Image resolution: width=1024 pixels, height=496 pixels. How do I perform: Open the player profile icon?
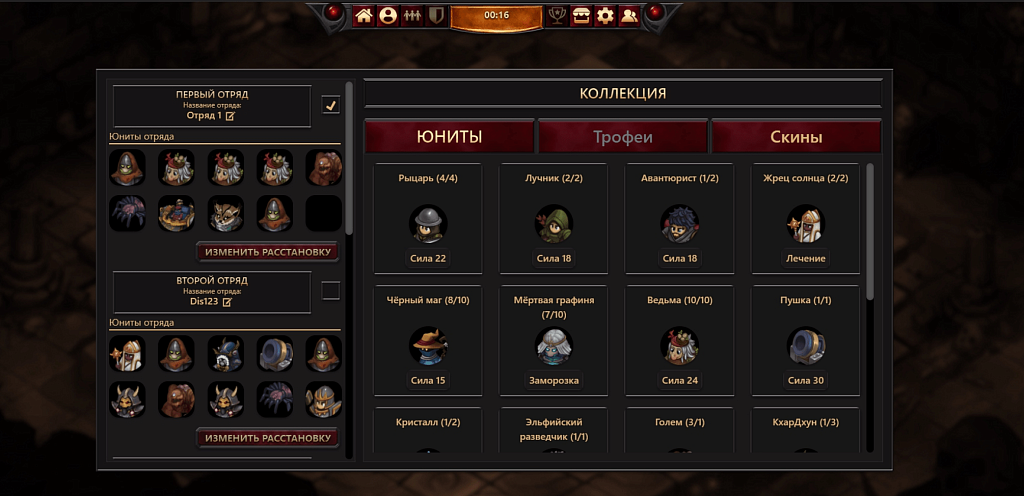[388, 15]
